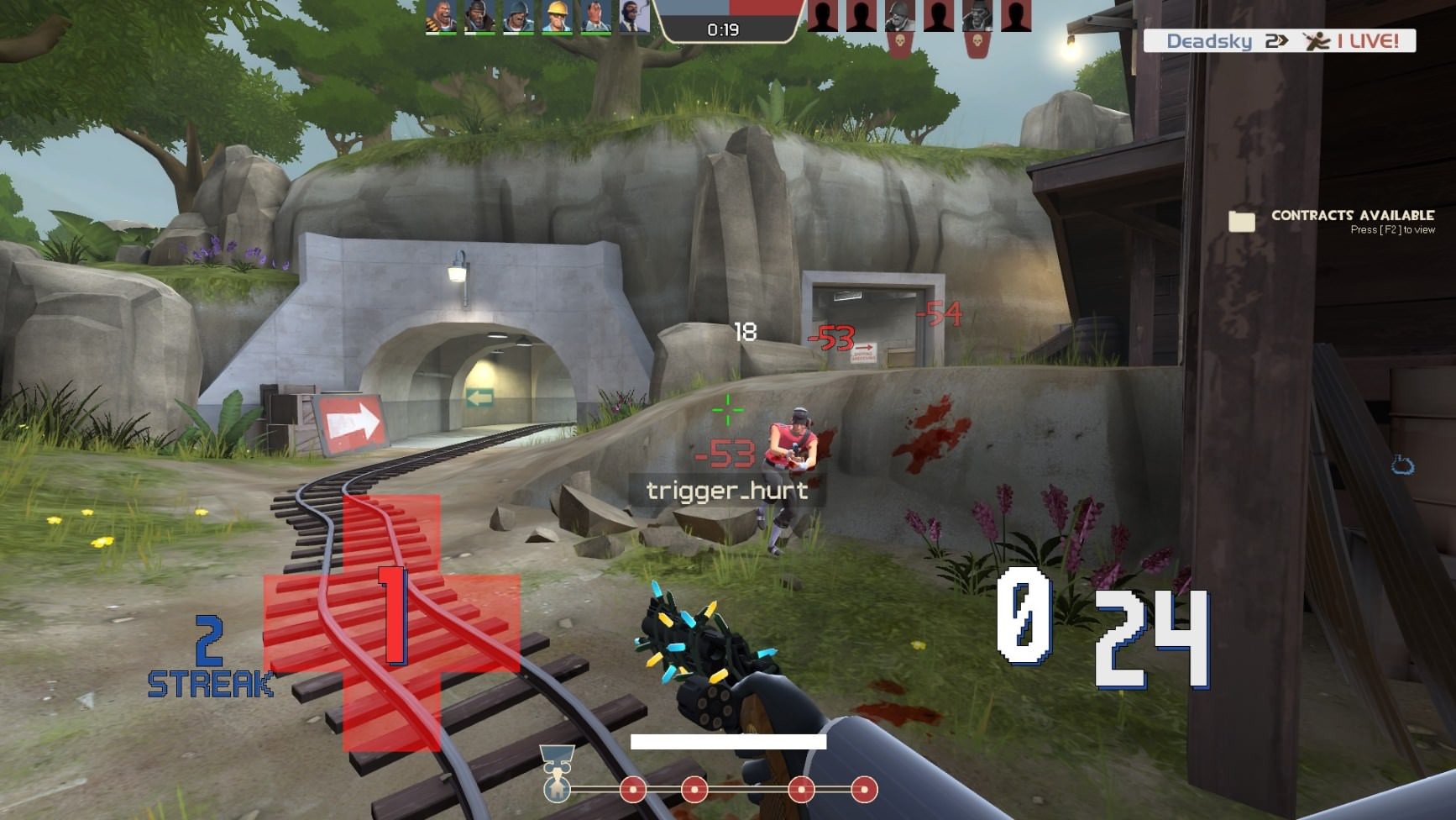
Task: Select the second checkpoint dot on payload track
Action: pos(695,791)
